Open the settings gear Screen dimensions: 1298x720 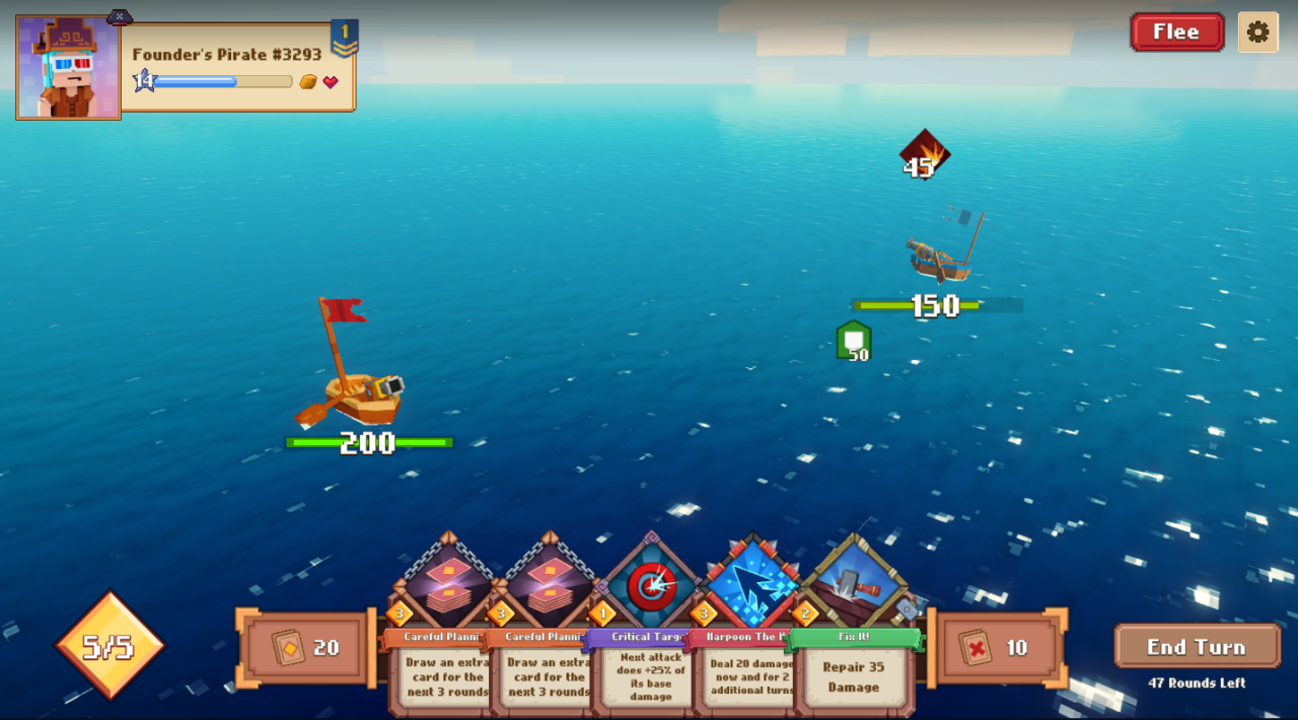[1259, 32]
